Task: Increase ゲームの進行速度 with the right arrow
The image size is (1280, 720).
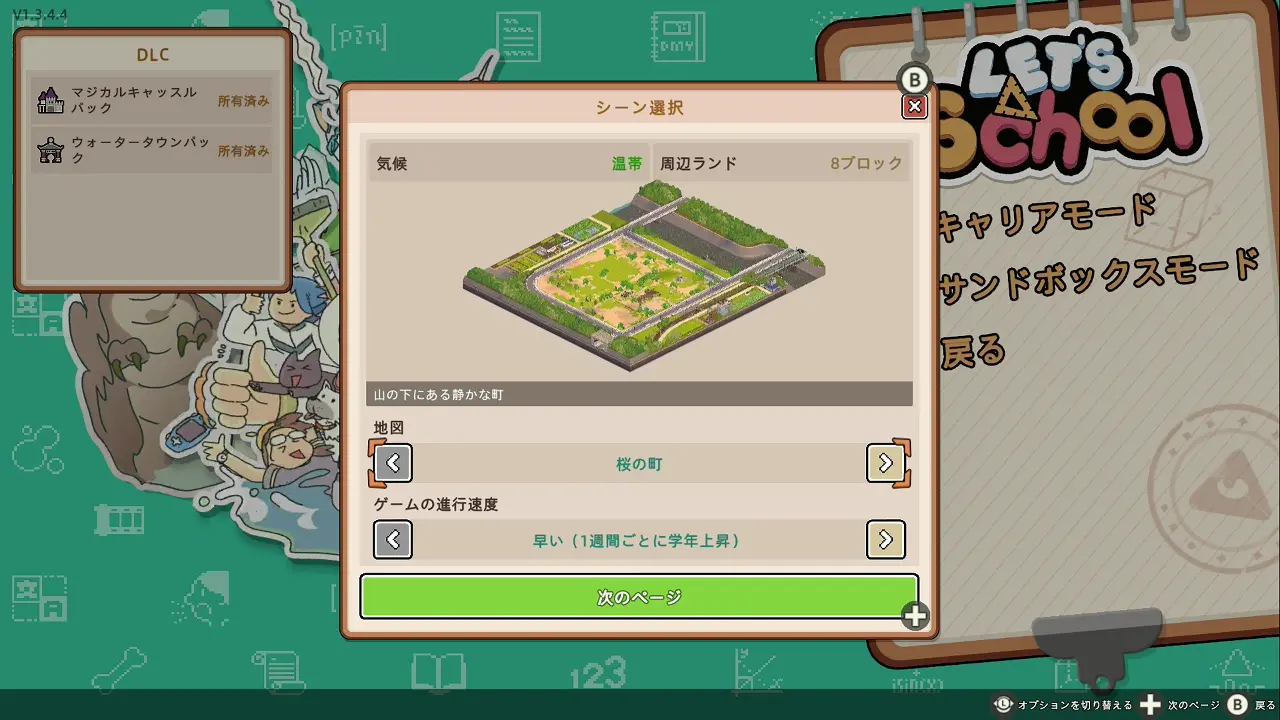Action: coord(885,540)
